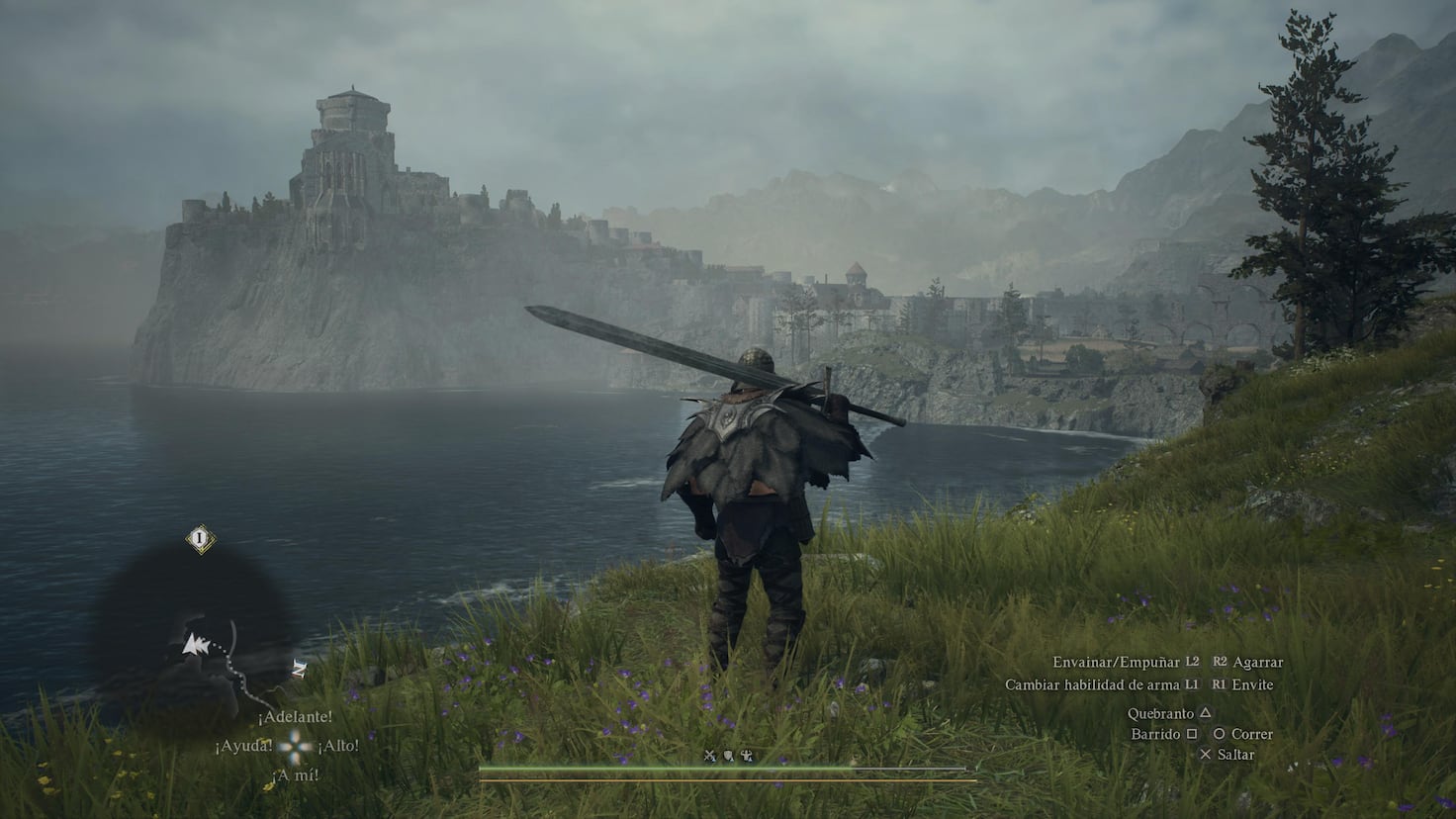Click the ¡Alto! pawn order
Image resolution: width=1456 pixels, height=819 pixels.
[337, 747]
